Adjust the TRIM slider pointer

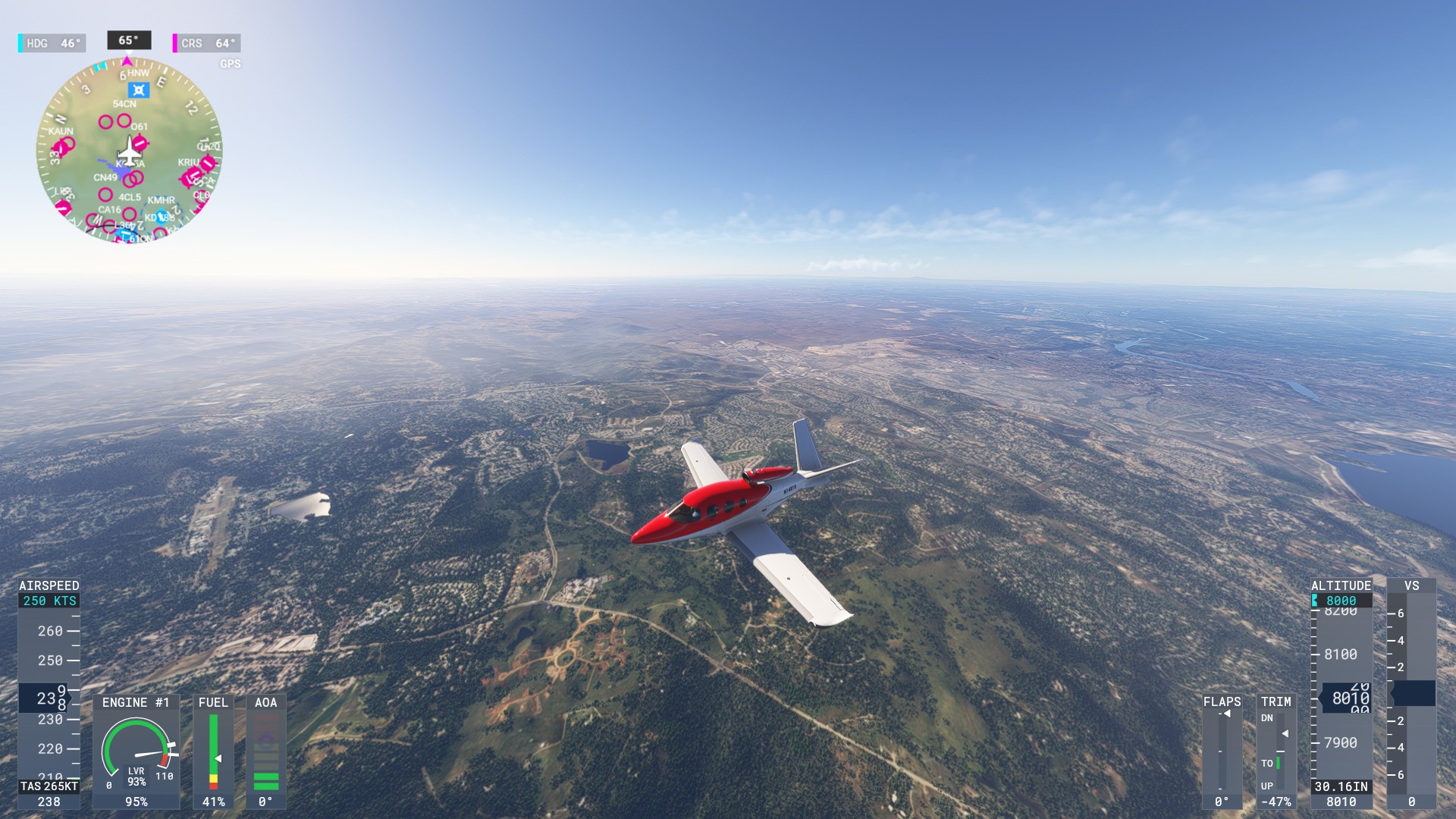click(x=1285, y=733)
